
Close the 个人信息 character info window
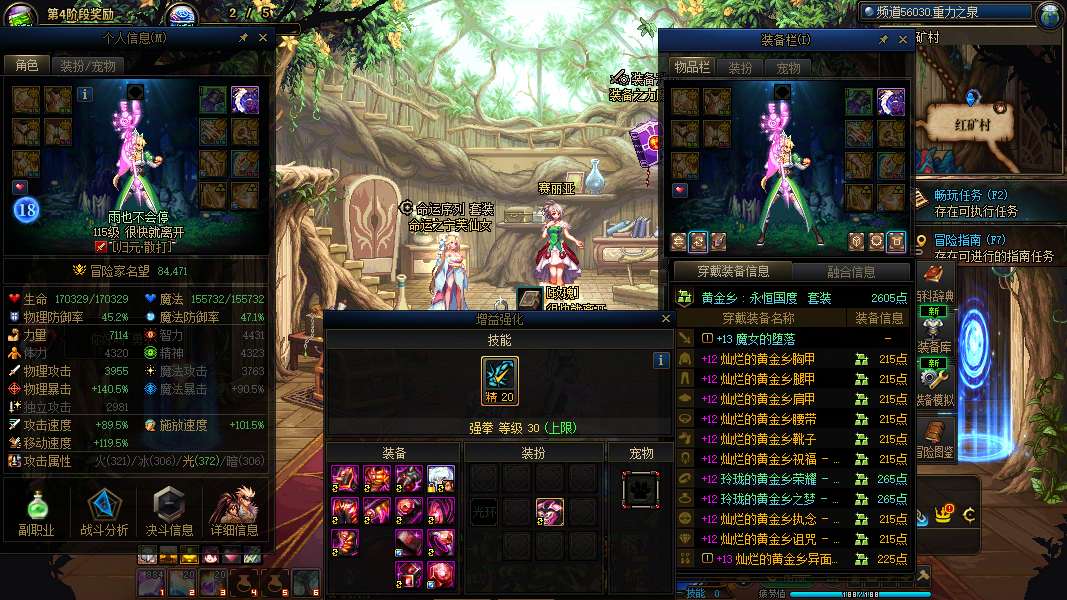click(x=263, y=38)
